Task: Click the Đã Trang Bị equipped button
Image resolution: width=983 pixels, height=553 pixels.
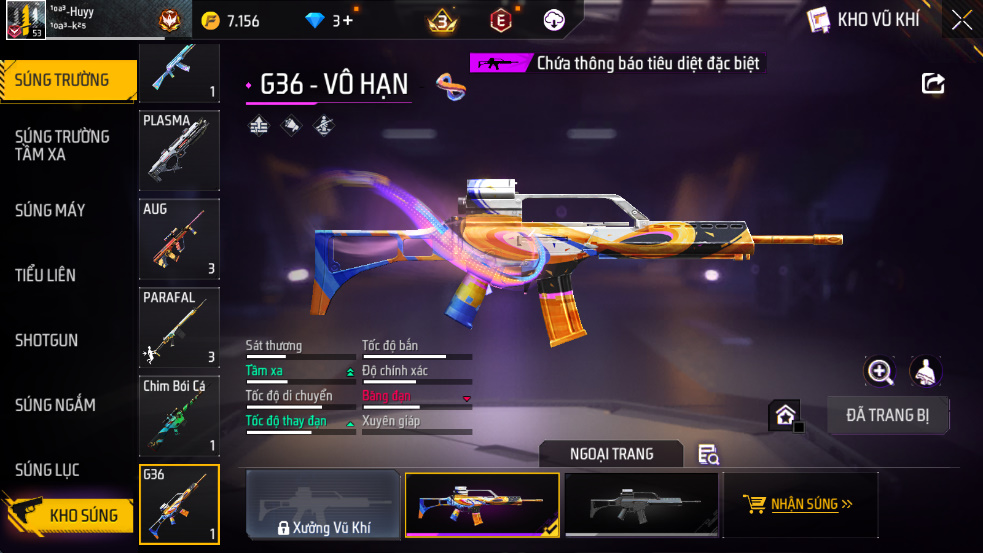Action: [x=888, y=415]
